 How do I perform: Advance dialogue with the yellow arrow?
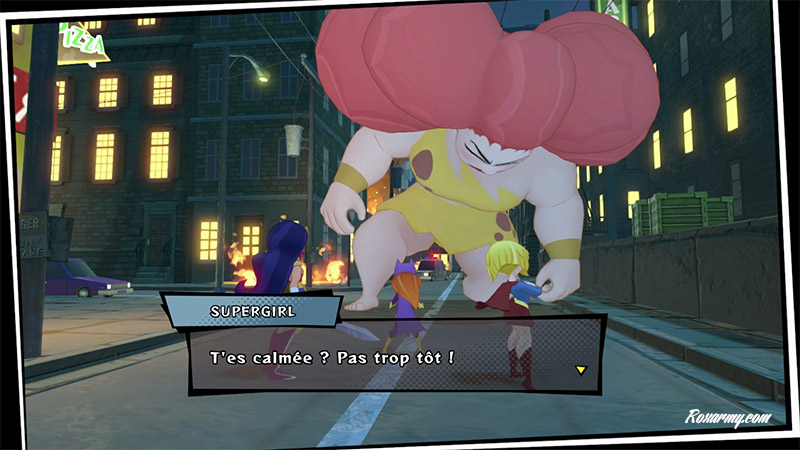tap(579, 370)
